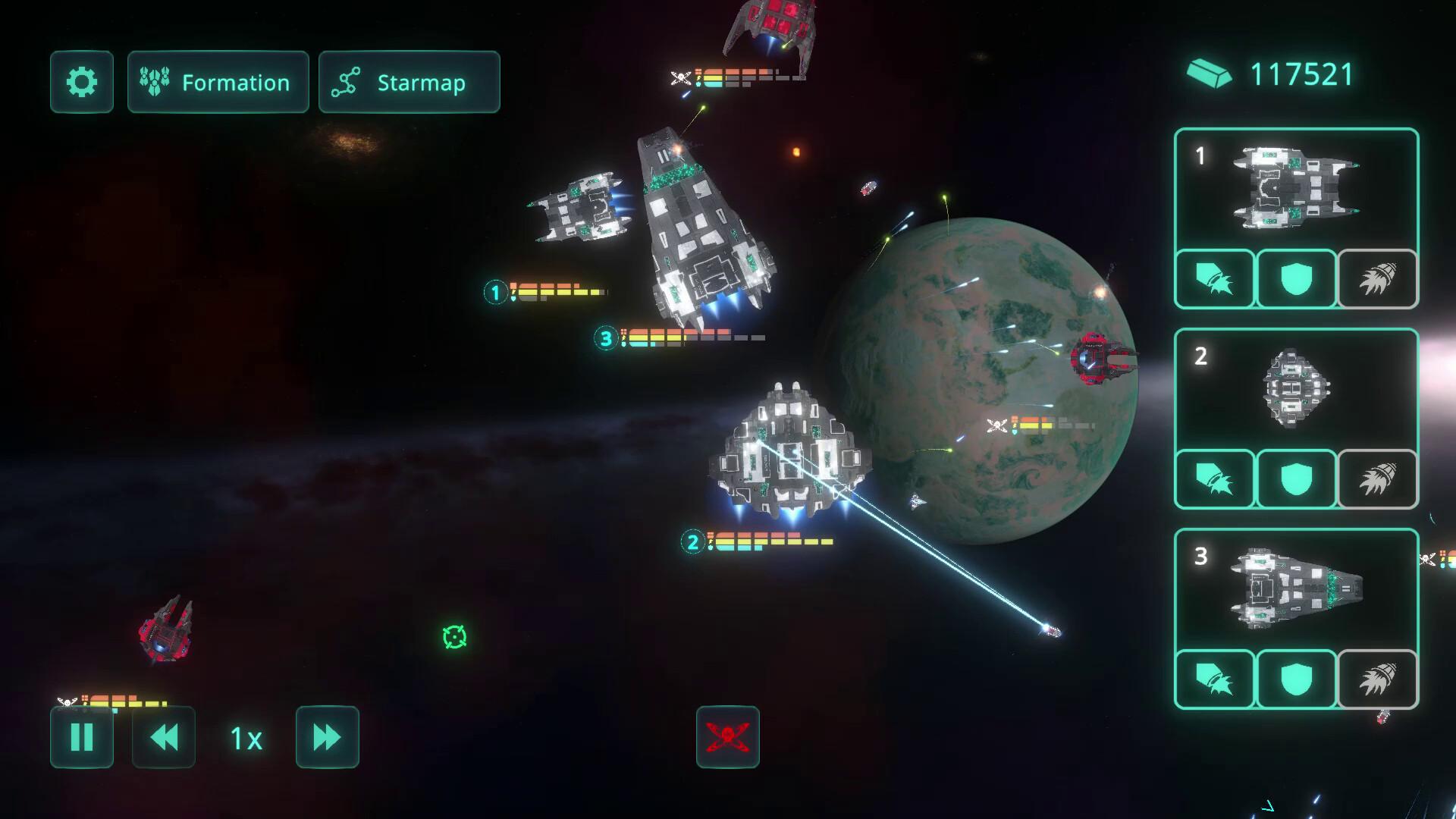Toggle the shield ability on ship 3
The width and height of the screenshot is (1456, 819).
(x=1296, y=680)
